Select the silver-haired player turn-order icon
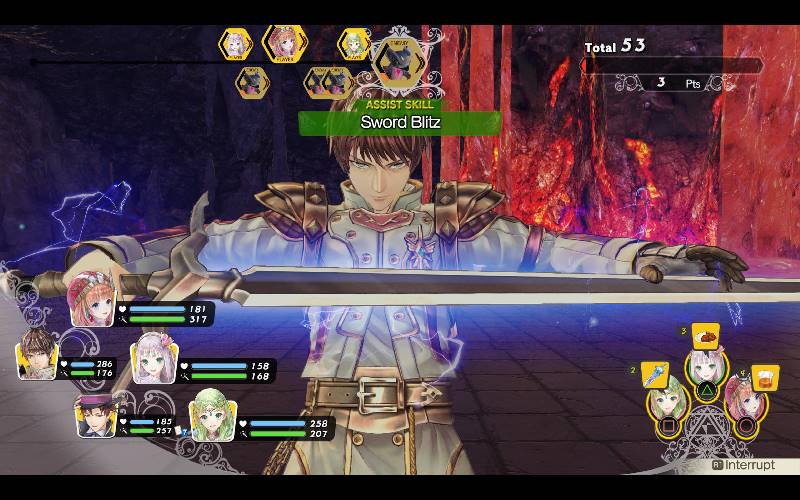800x500 pixels. [236, 44]
